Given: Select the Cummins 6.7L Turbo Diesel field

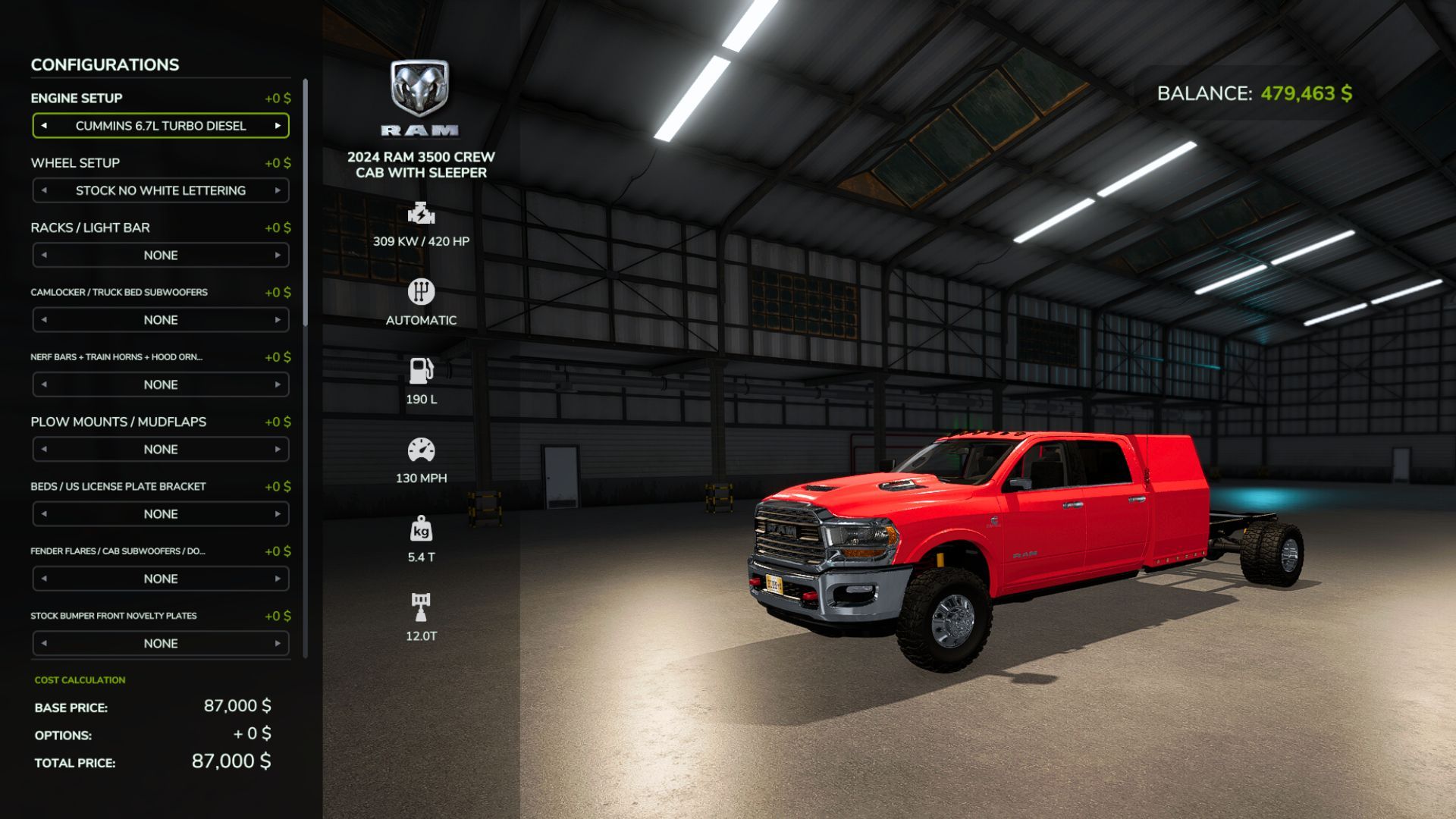Looking at the screenshot, I should point(161,126).
